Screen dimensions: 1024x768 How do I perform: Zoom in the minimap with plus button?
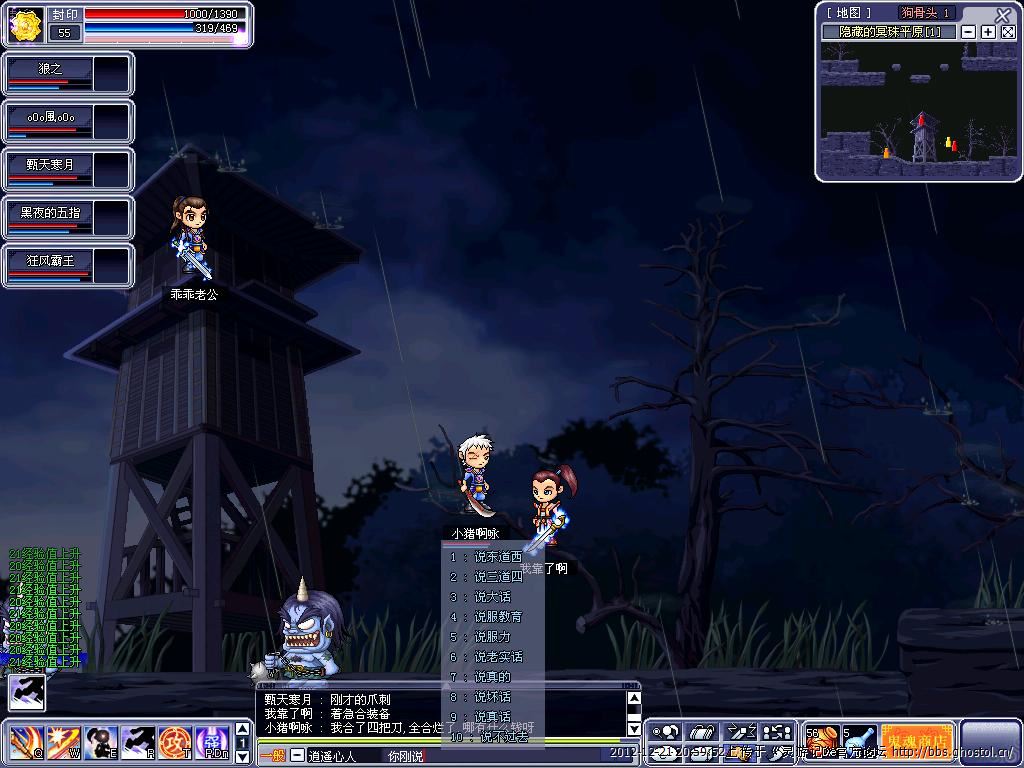[988, 32]
